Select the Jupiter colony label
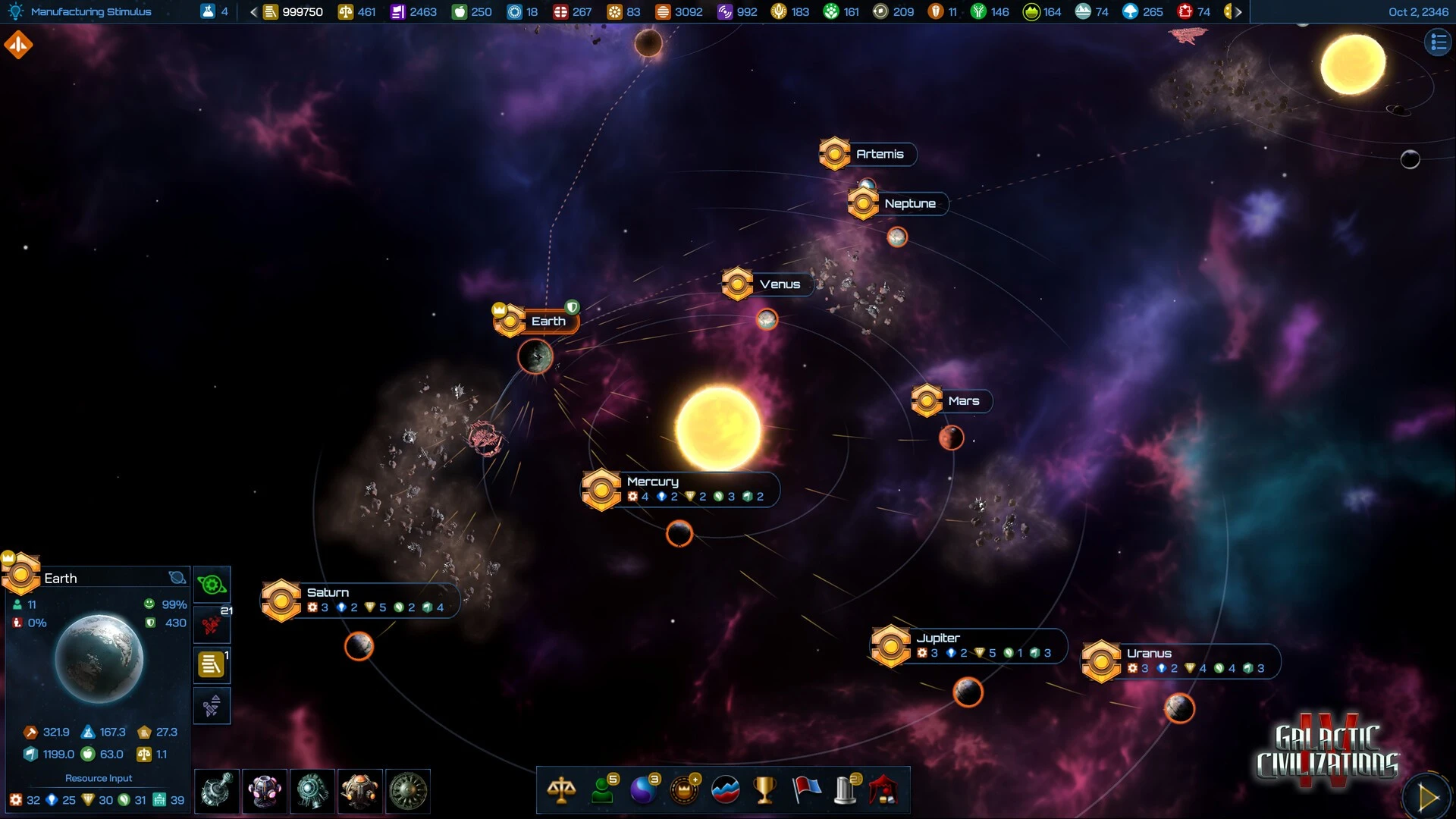Viewport: 1456px width, 819px height. pyautogui.click(x=937, y=638)
